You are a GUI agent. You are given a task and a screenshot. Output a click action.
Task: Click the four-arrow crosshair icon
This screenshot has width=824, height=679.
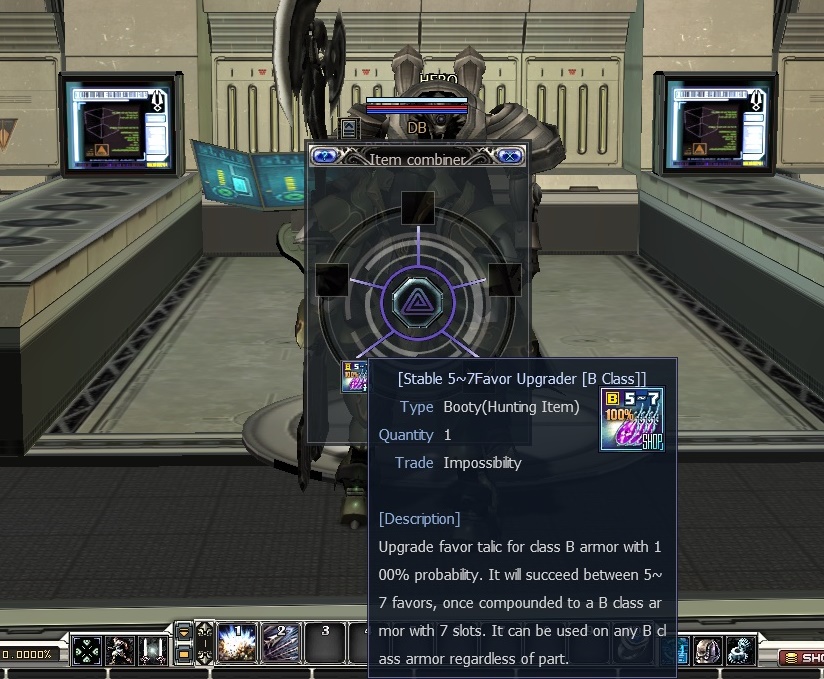click(x=87, y=651)
